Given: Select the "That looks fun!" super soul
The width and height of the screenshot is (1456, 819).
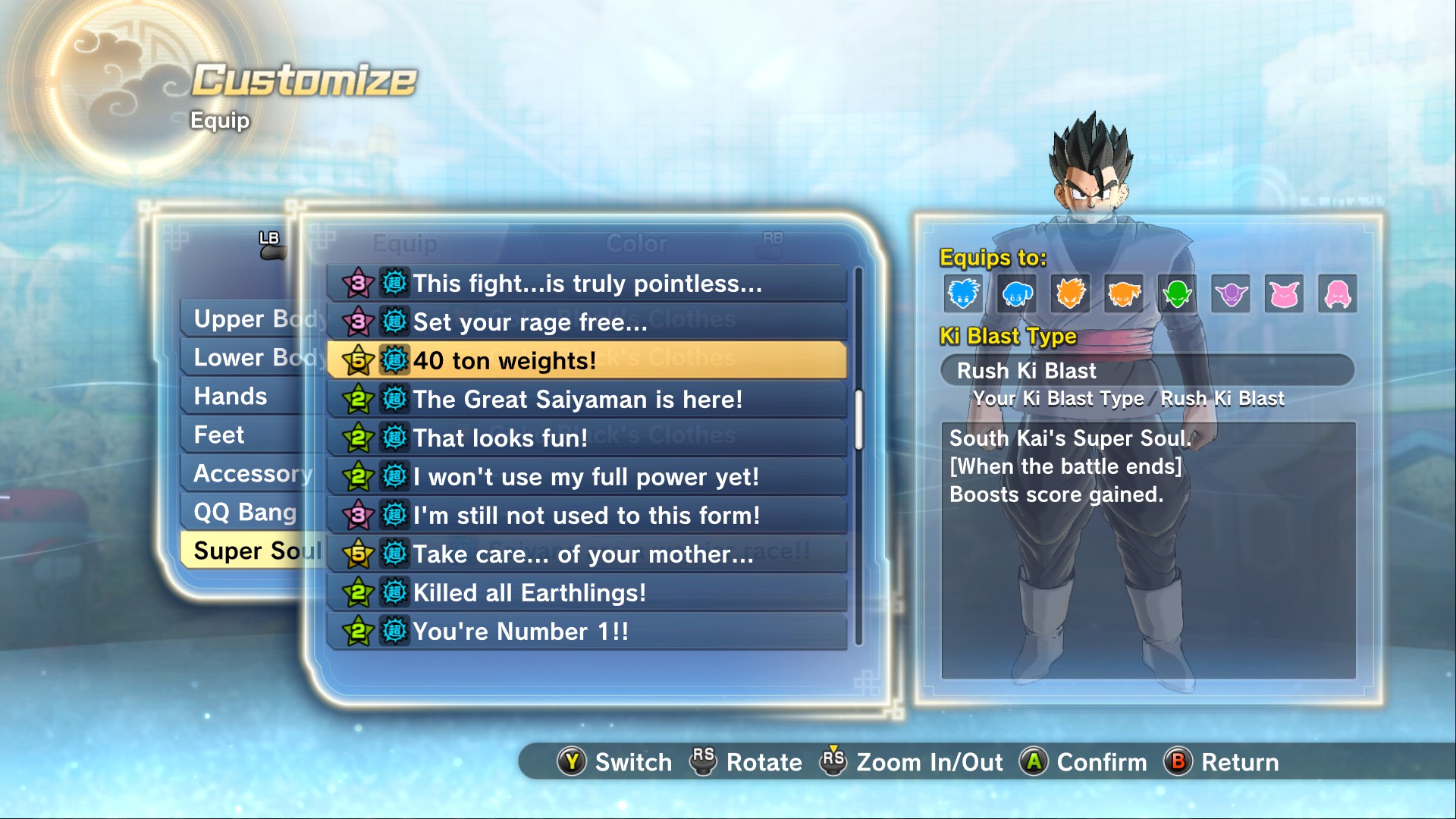Looking at the screenshot, I should click(586, 438).
